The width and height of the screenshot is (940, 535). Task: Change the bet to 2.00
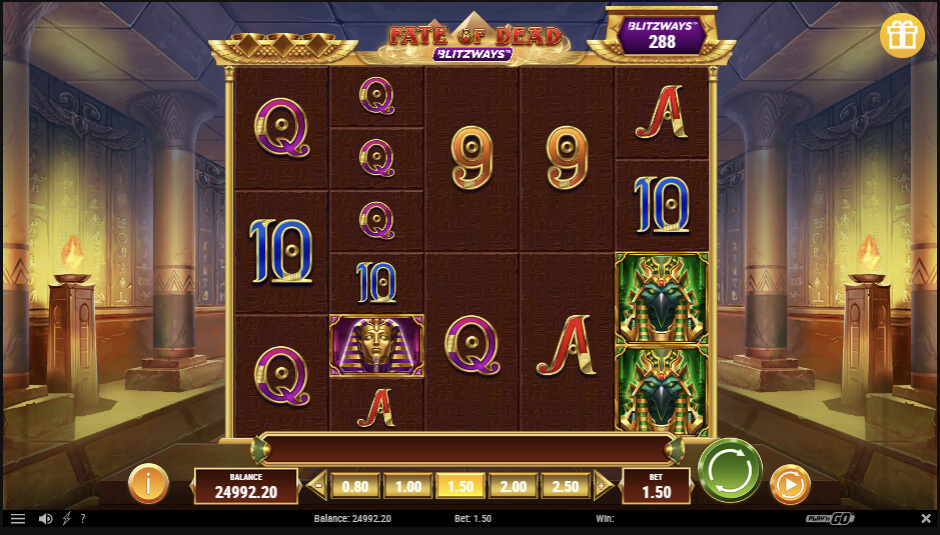click(513, 486)
